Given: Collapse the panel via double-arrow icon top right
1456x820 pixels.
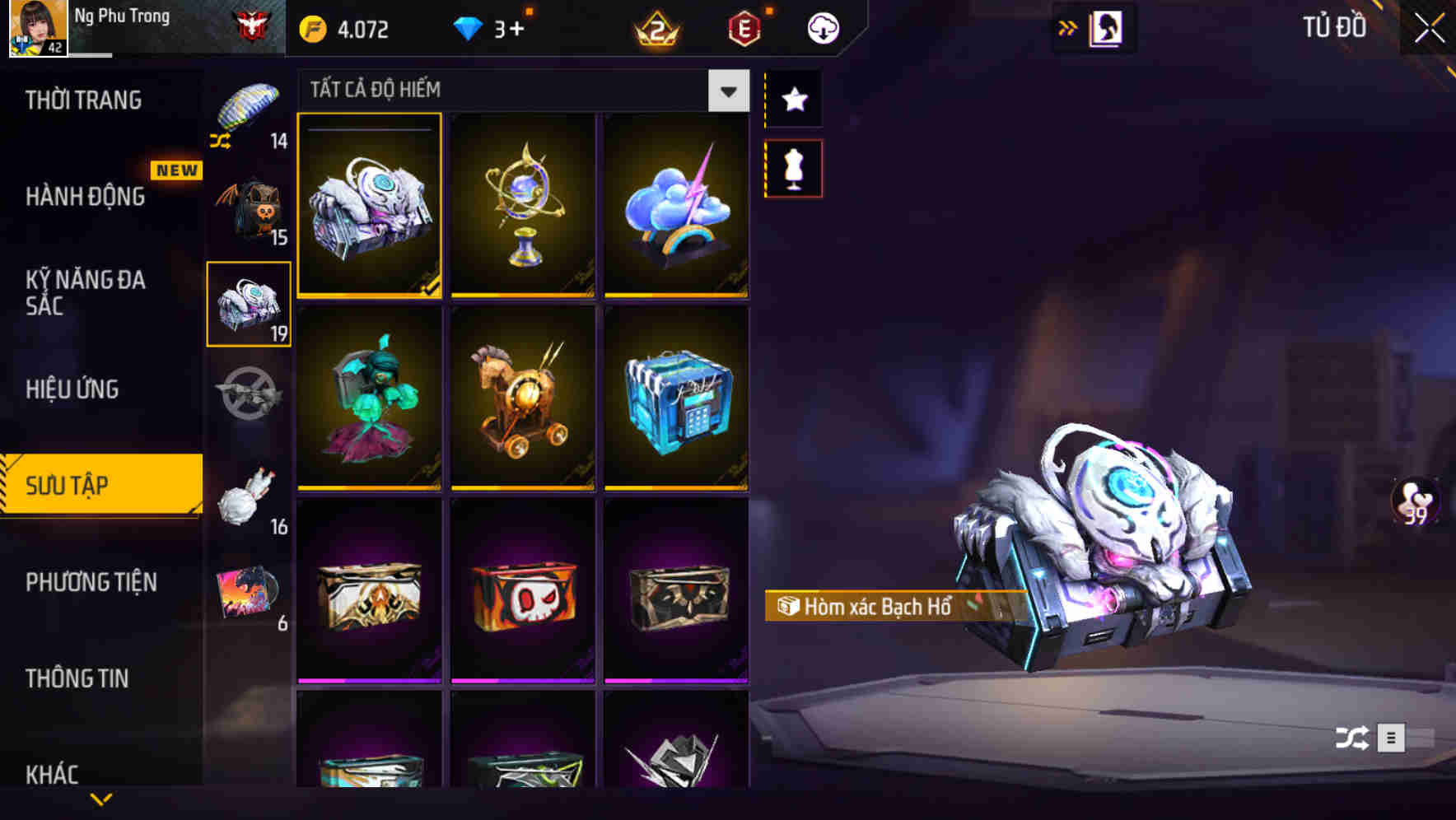Looking at the screenshot, I should pyautogui.click(x=1069, y=26).
